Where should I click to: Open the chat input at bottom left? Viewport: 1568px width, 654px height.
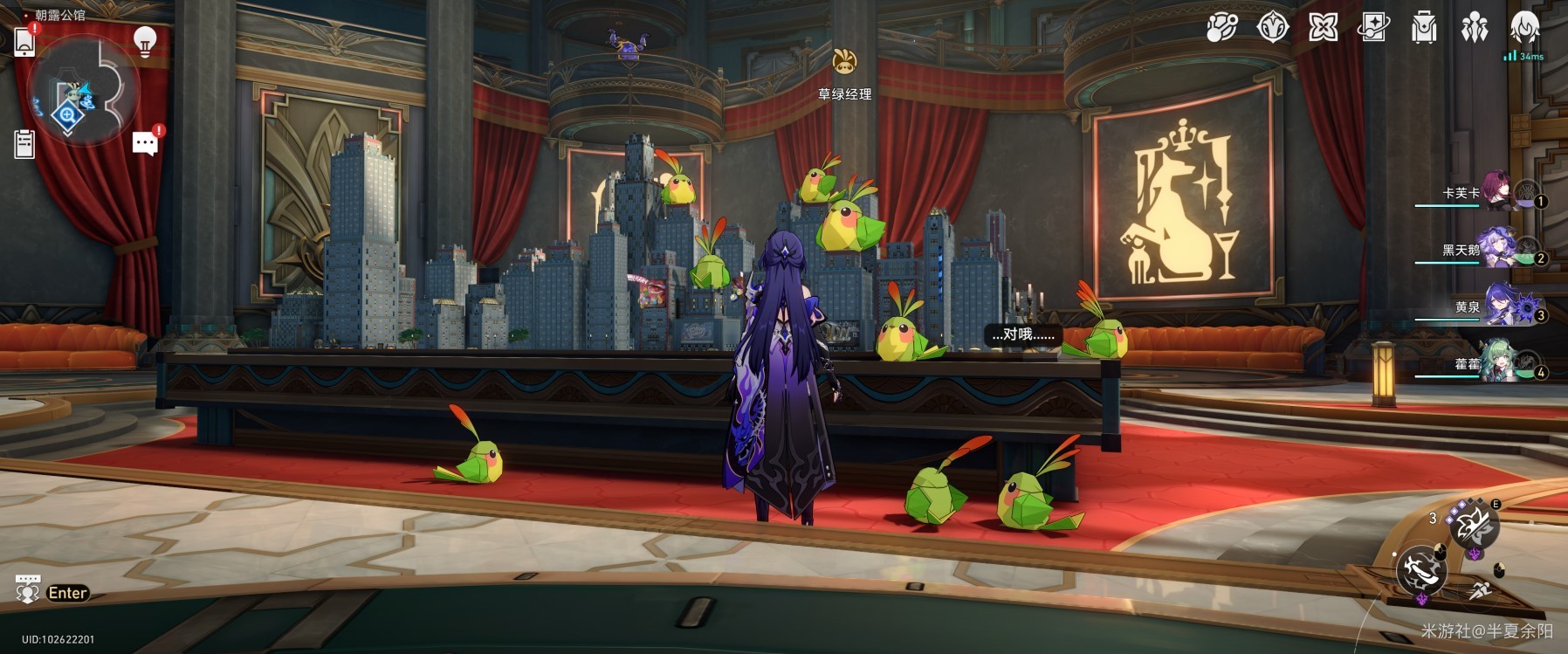pos(52,593)
